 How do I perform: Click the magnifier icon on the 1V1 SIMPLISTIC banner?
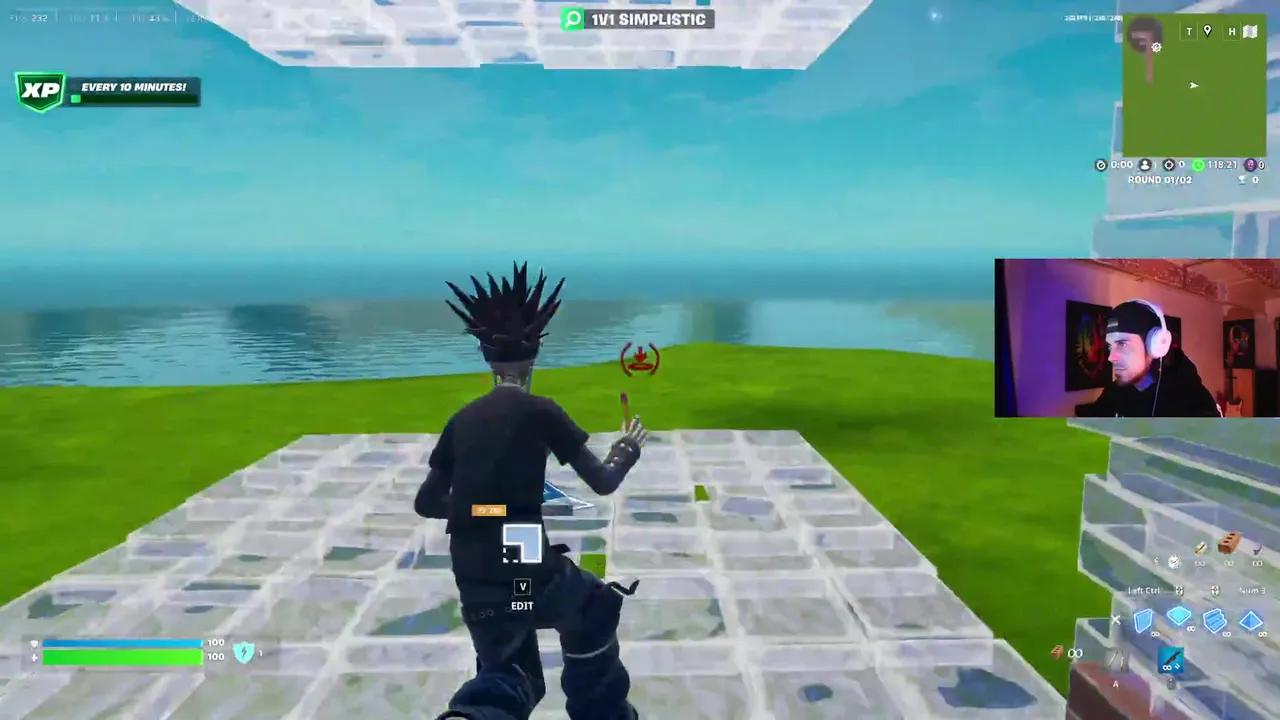pyautogui.click(x=573, y=19)
